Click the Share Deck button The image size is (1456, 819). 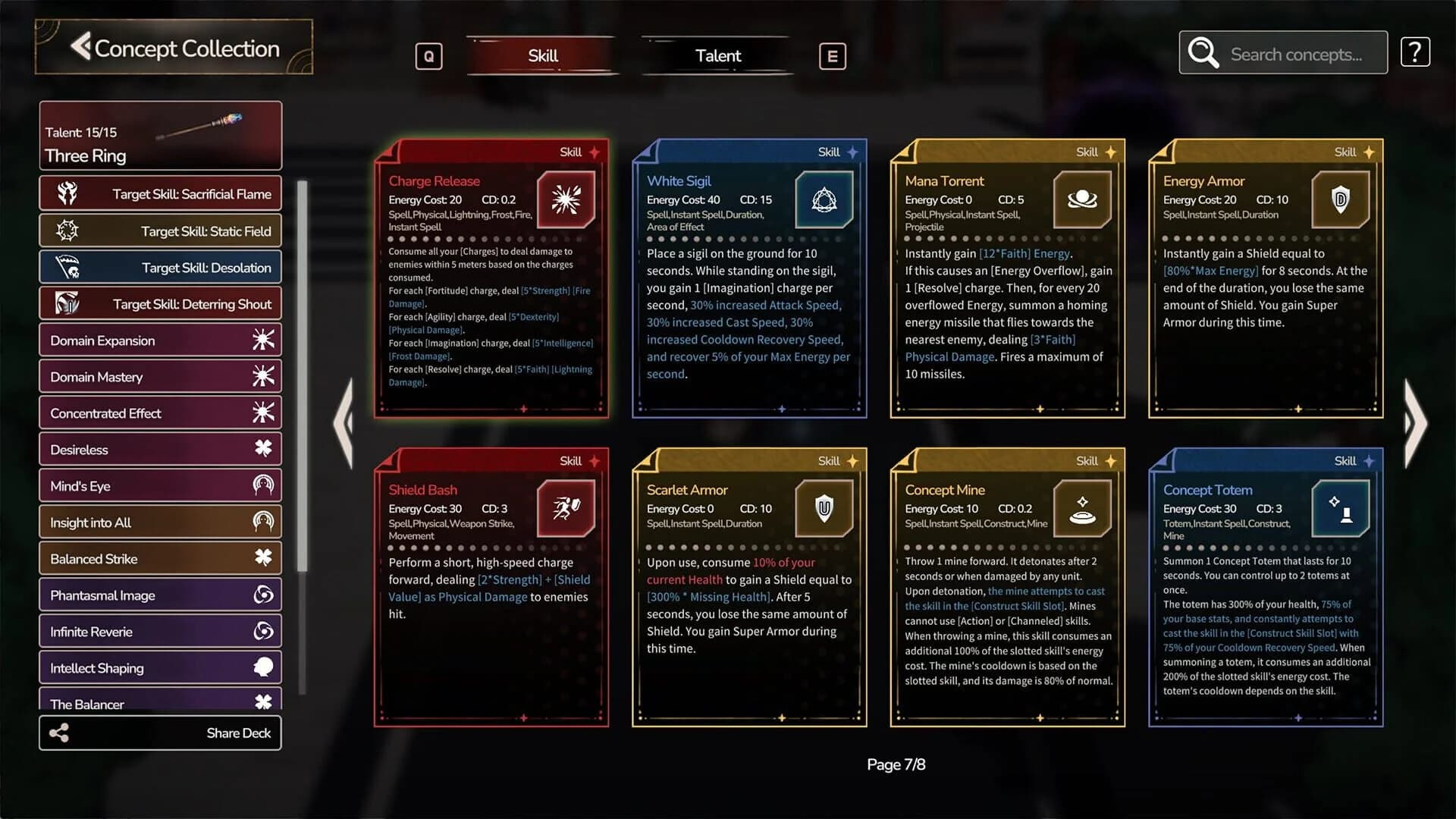tap(160, 733)
